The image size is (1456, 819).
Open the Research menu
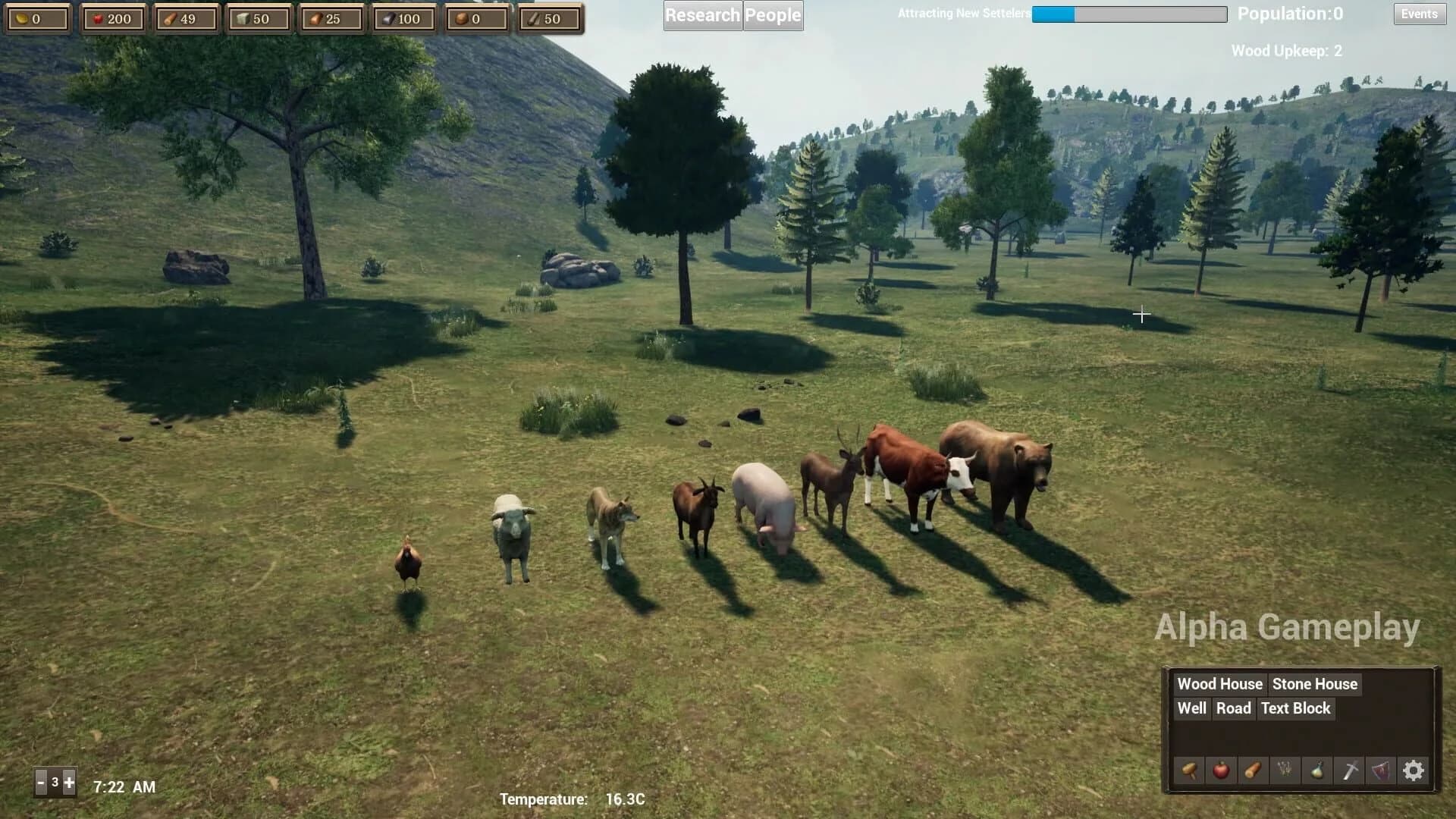[702, 15]
